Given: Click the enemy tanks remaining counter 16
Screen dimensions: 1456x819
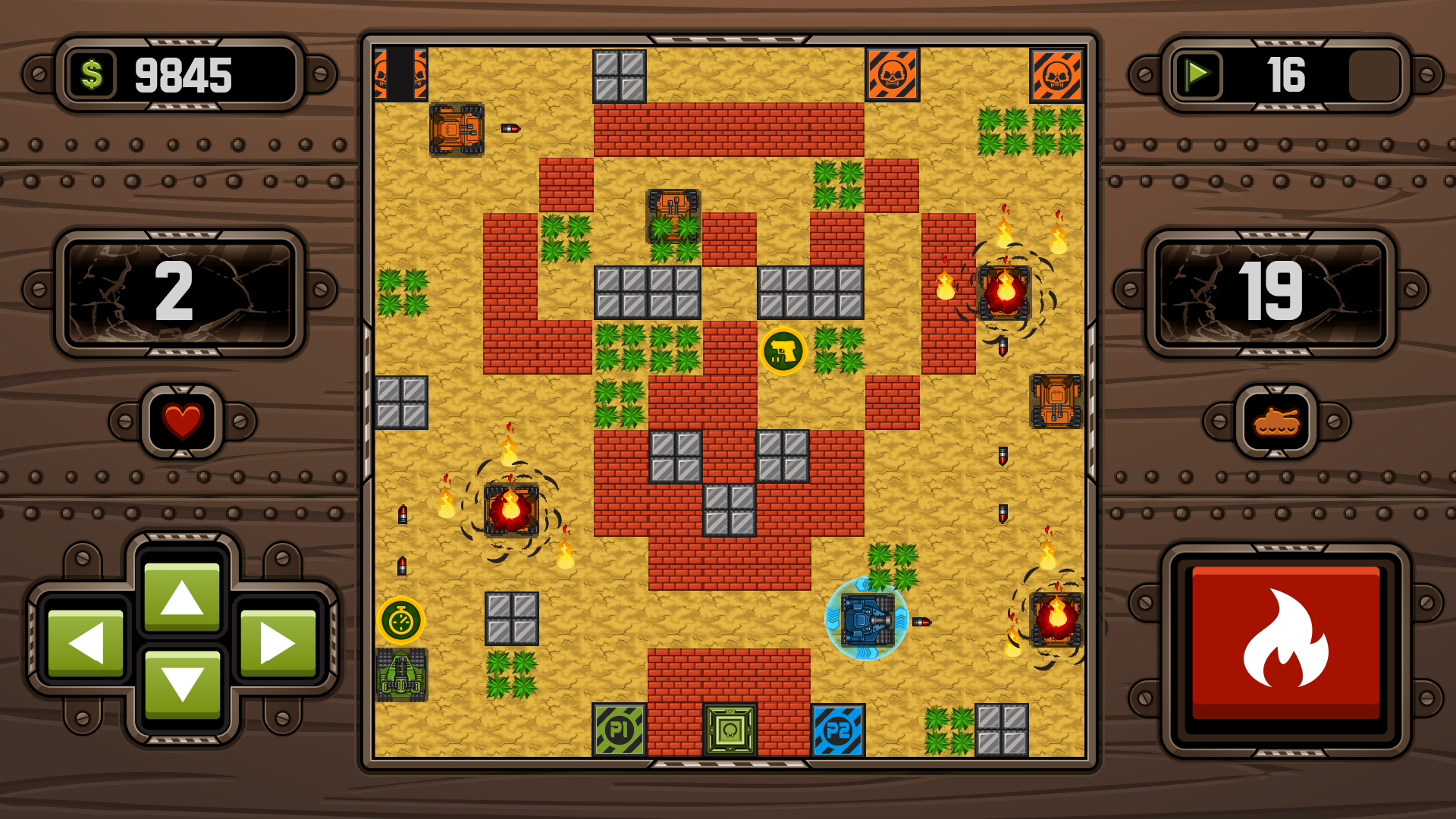Looking at the screenshot, I should pos(1287,75).
